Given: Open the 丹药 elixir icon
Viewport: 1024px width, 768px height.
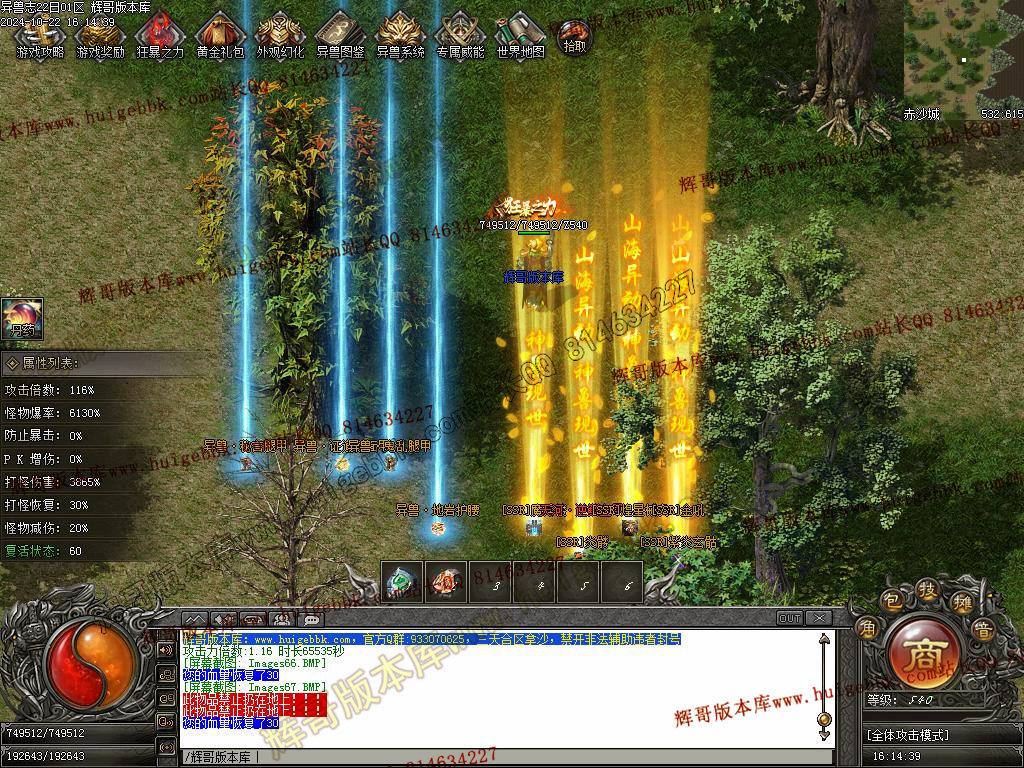Looking at the screenshot, I should click(x=22, y=318).
